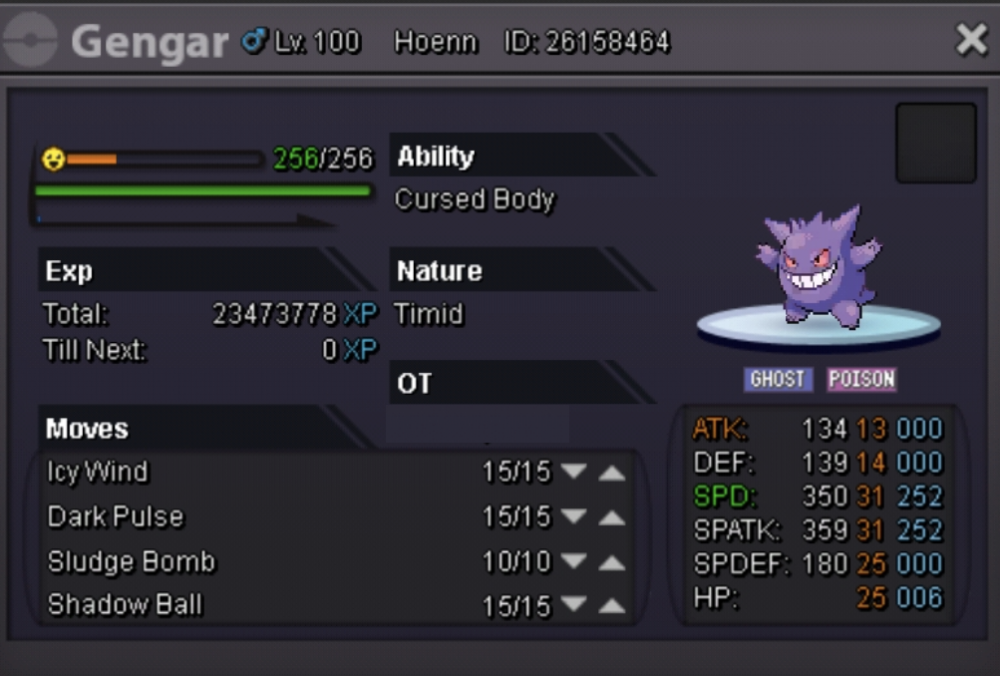Move Dark Pulse up in move order
Image resolution: width=1000 pixels, height=676 pixels.
click(611, 518)
